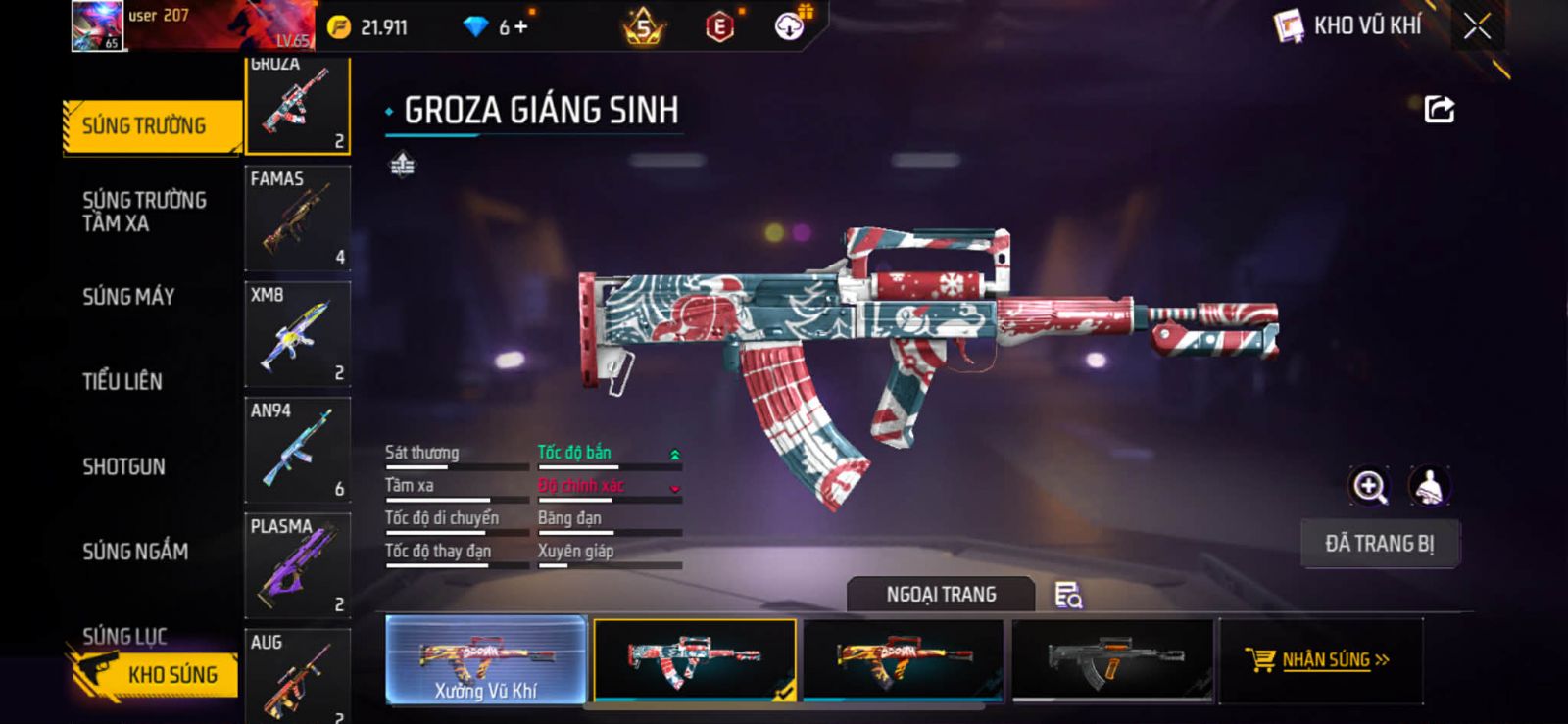Follow the Nhận Súng link
1568x724 pixels.
1319,660
